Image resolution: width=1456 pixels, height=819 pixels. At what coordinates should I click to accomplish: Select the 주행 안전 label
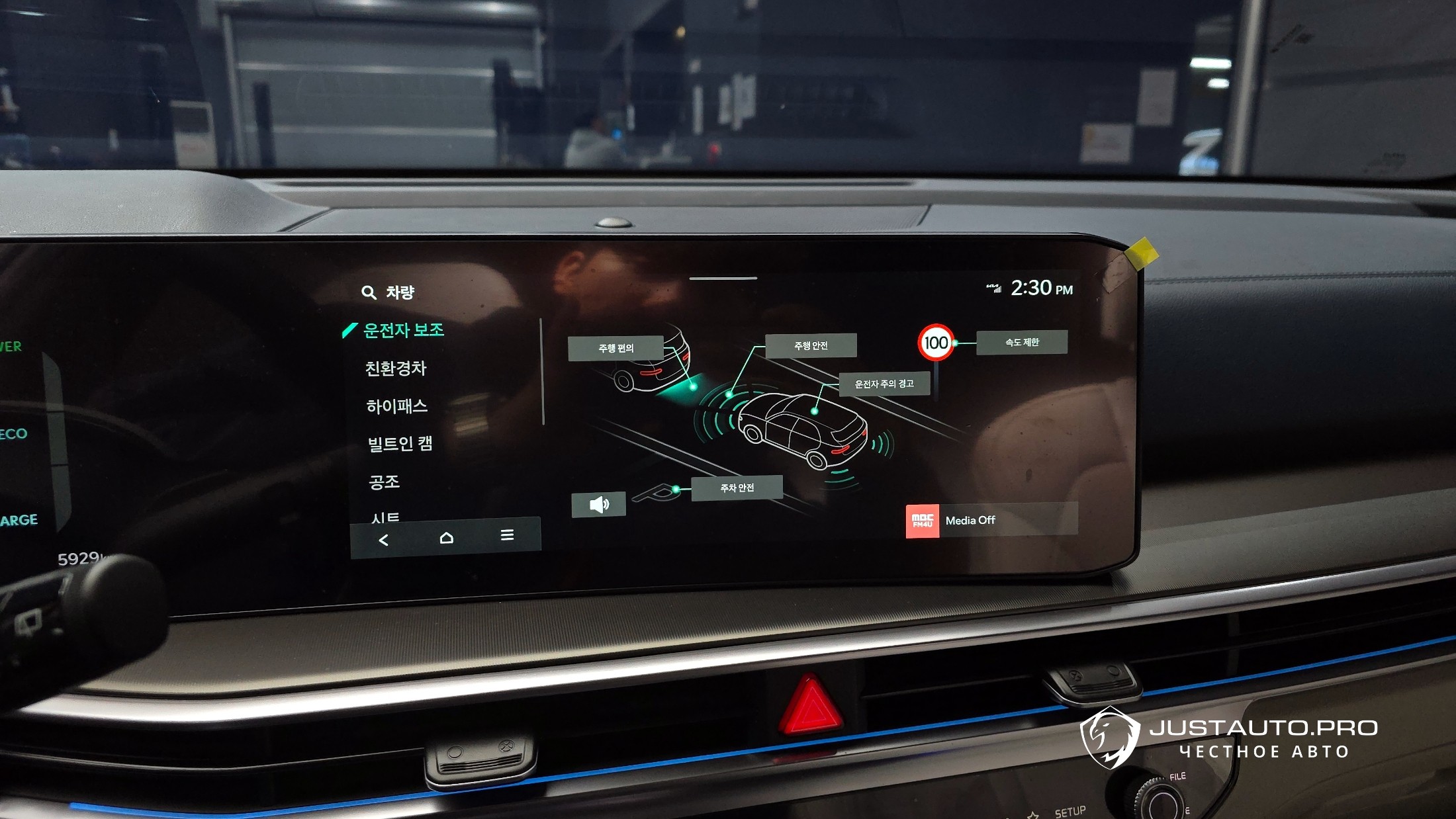click(811, 345)
